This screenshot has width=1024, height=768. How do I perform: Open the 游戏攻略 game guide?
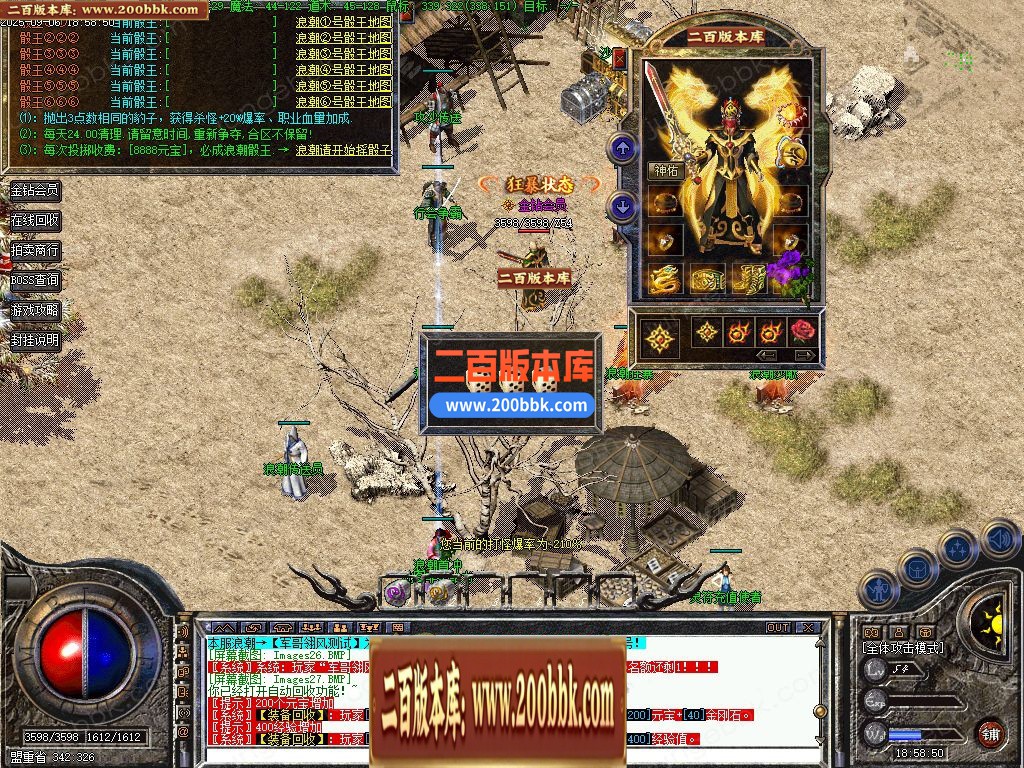[35, 310]
